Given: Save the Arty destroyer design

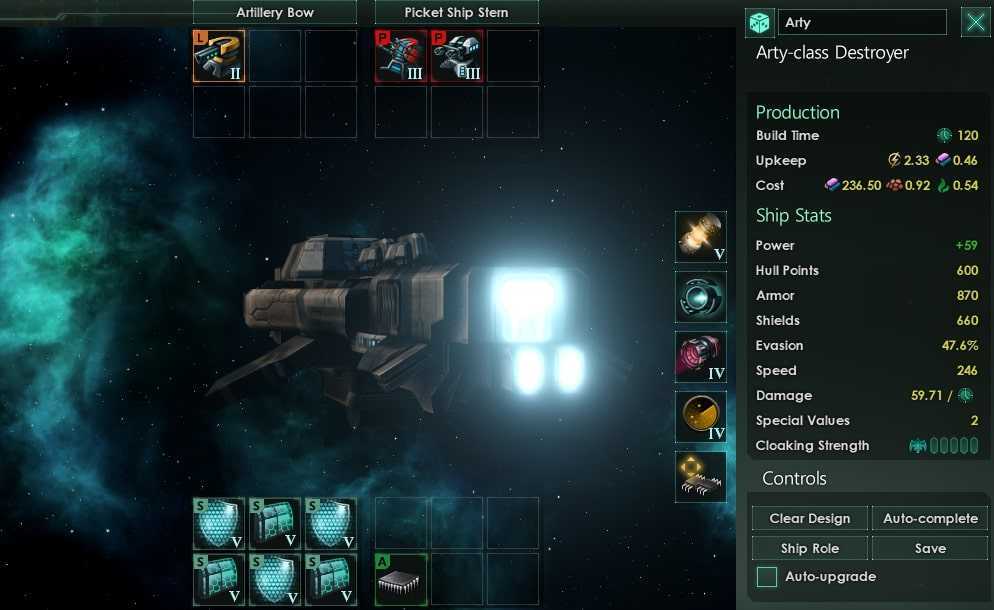Looking at the screenshot, I should tap(930, 549).
